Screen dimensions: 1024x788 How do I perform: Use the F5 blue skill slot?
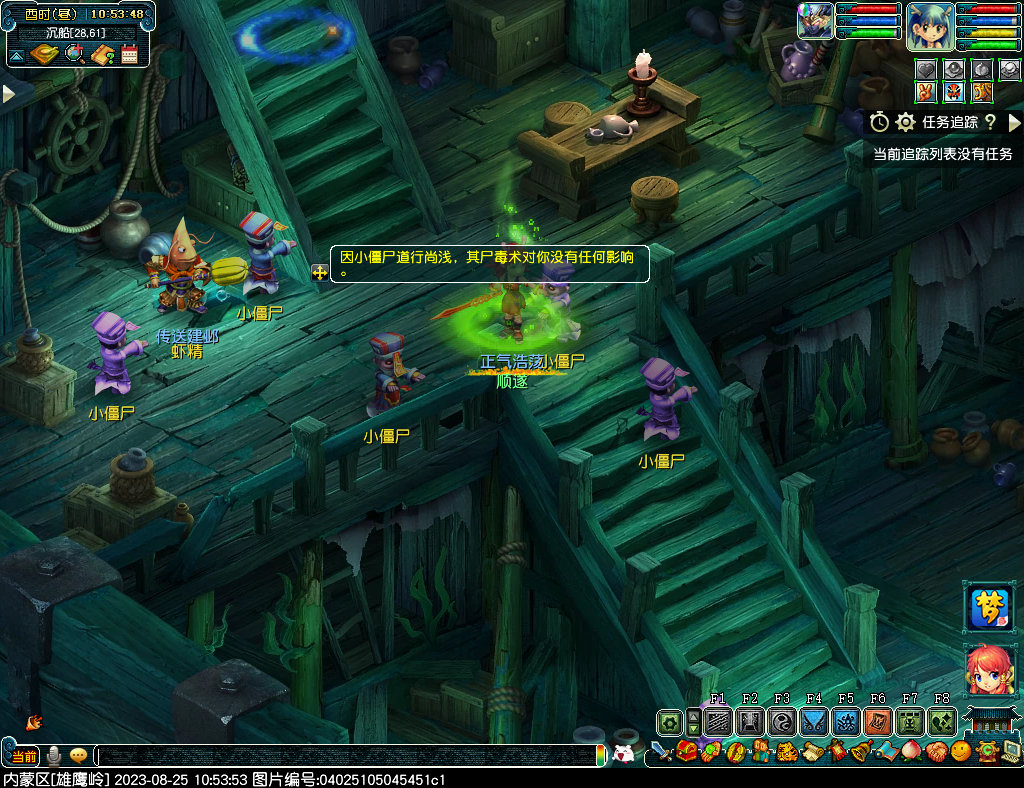pyautogui.click(x=845, y=721)
